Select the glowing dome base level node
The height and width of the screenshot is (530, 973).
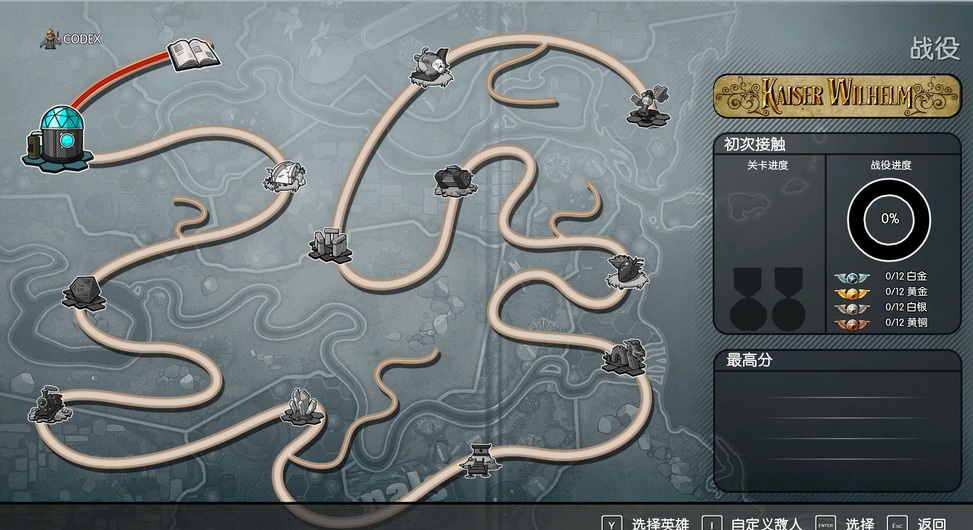[x=56, y=137]
